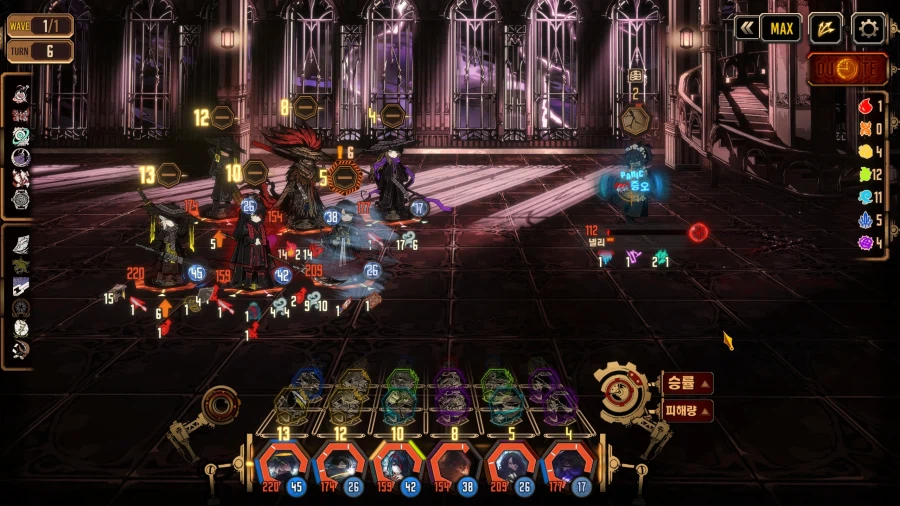Select the 승률 win-rate auto option
This screenshot has width=900, height=506.
[x=687, y=382]
